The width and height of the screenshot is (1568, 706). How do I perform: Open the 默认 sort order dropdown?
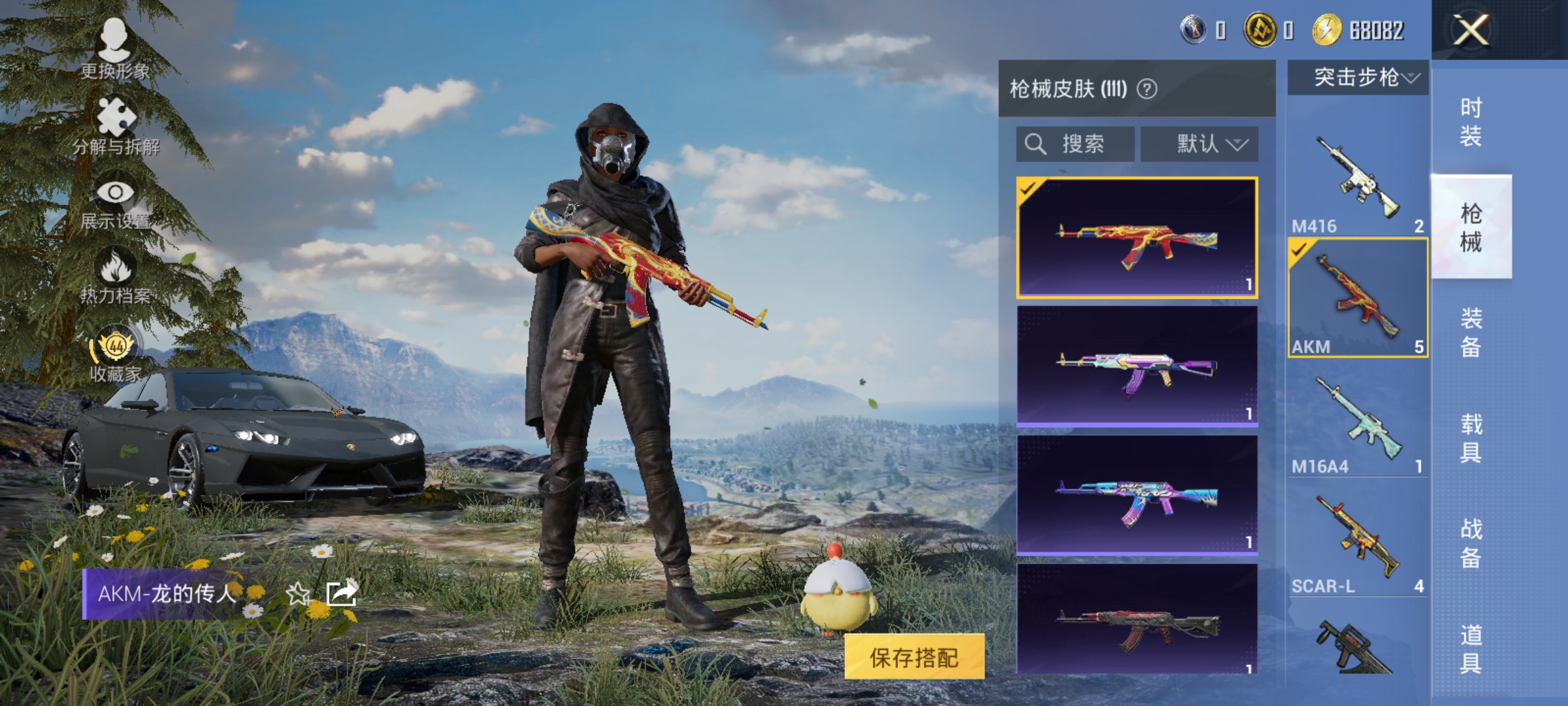tap(1201, 144)
